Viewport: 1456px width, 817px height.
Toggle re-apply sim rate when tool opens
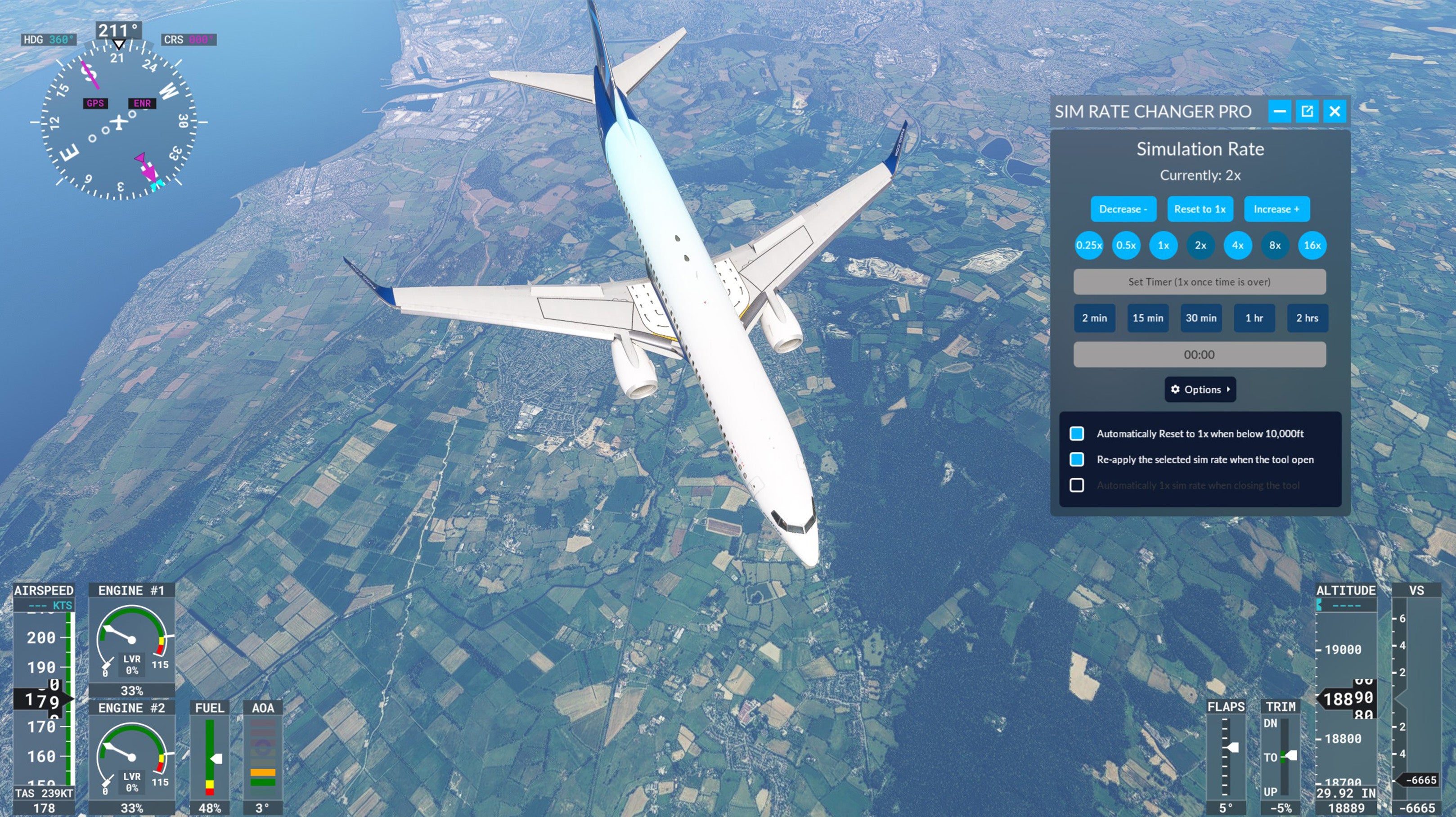click(x=1077, y=459)
